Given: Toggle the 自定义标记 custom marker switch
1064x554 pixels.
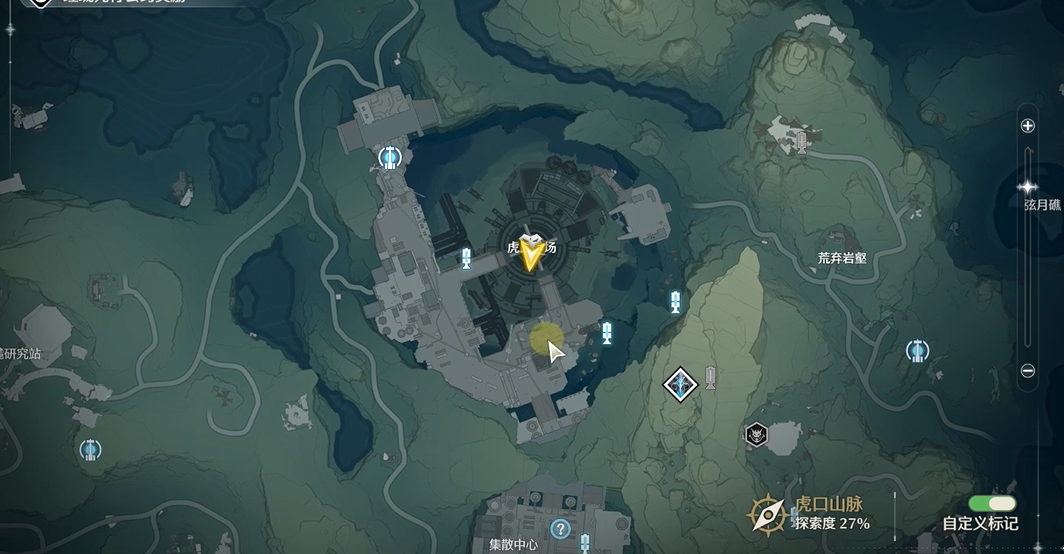Looking at the screenshot, I should click(991, 503).
